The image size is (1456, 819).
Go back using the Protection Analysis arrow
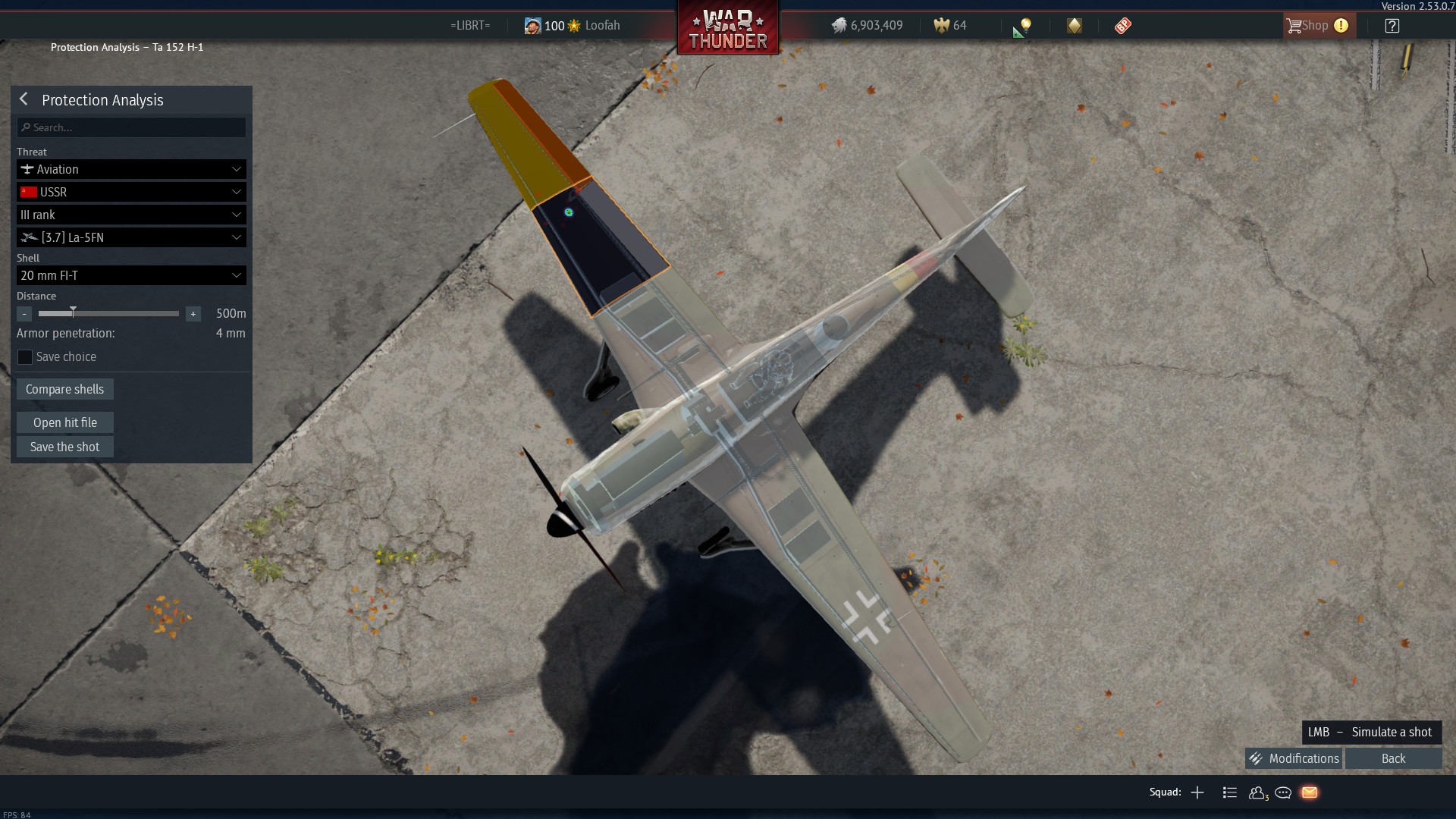[x=24, y=99]
